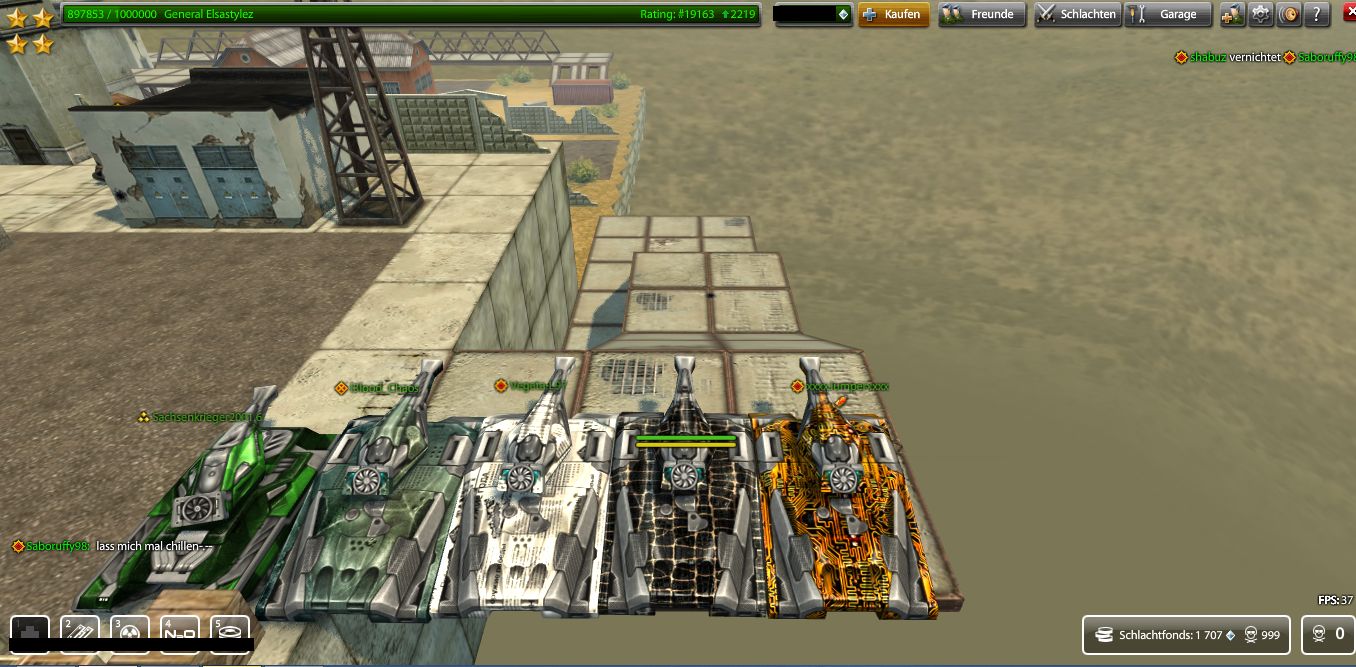Activate the double armor supply in slot 2
The width and height of the screenshot is (1356, 667).
pos(80,631)
